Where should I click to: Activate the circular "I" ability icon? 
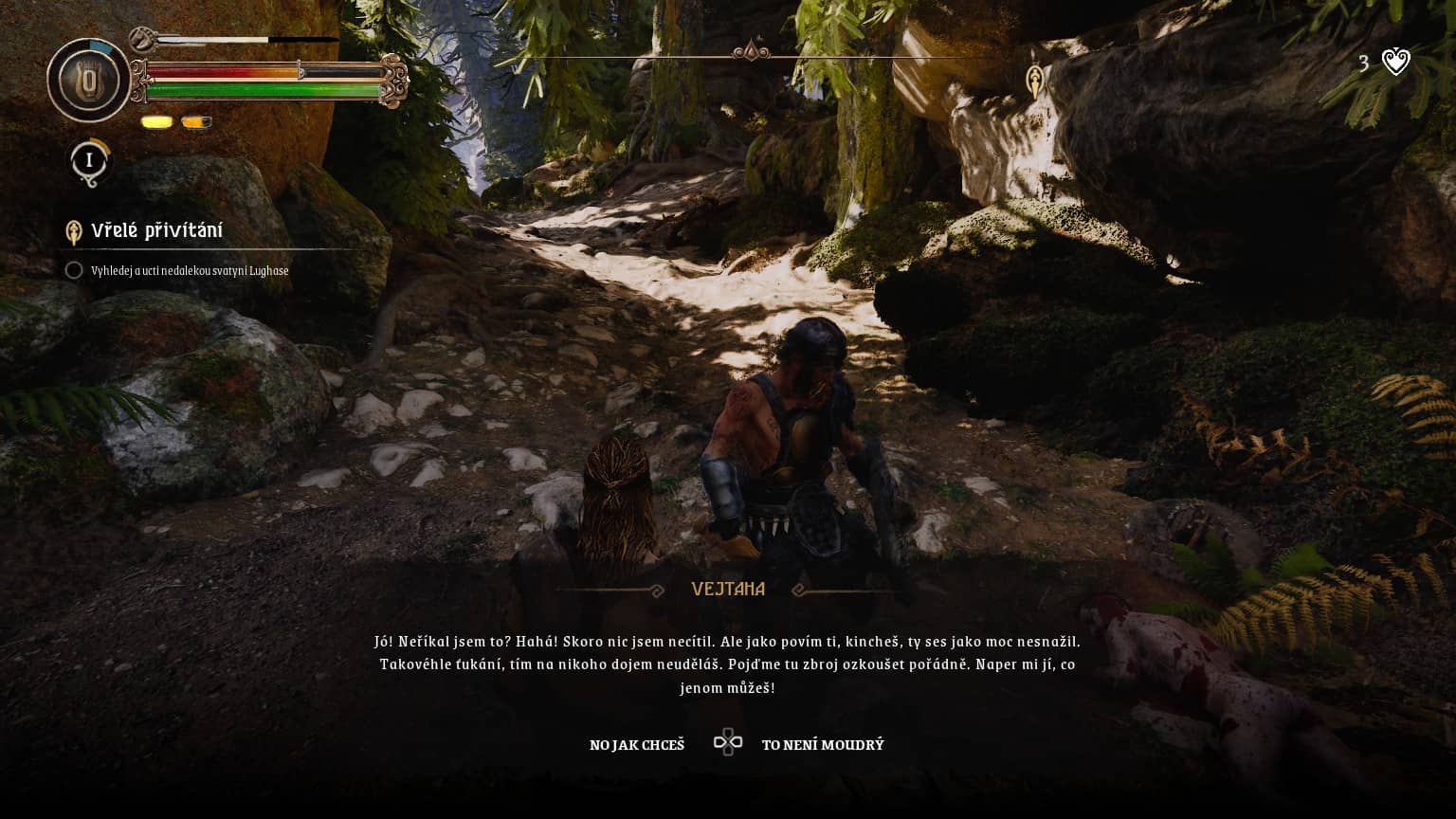tap(89, 160)
